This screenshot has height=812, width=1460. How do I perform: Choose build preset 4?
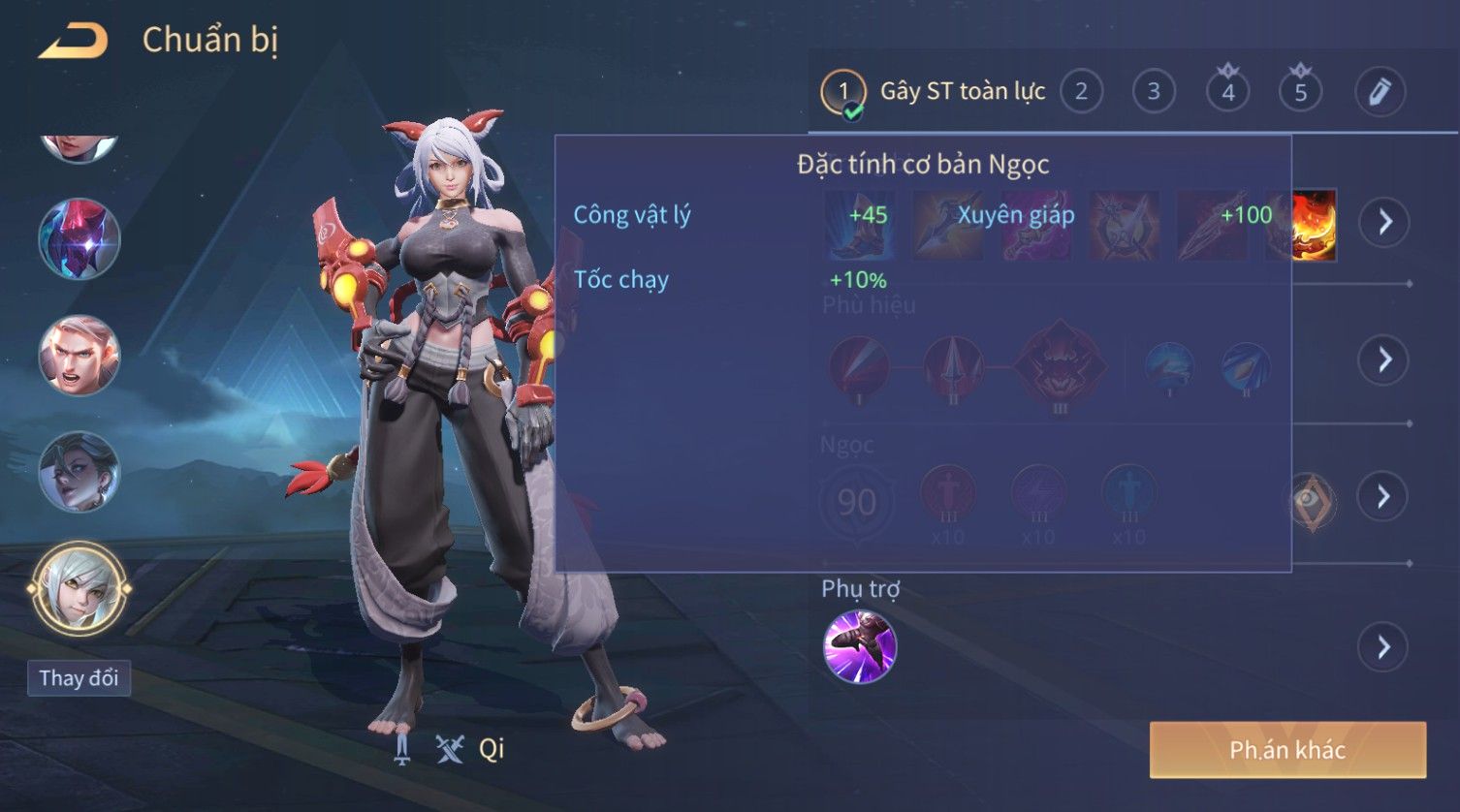(x=1227, y=92)
